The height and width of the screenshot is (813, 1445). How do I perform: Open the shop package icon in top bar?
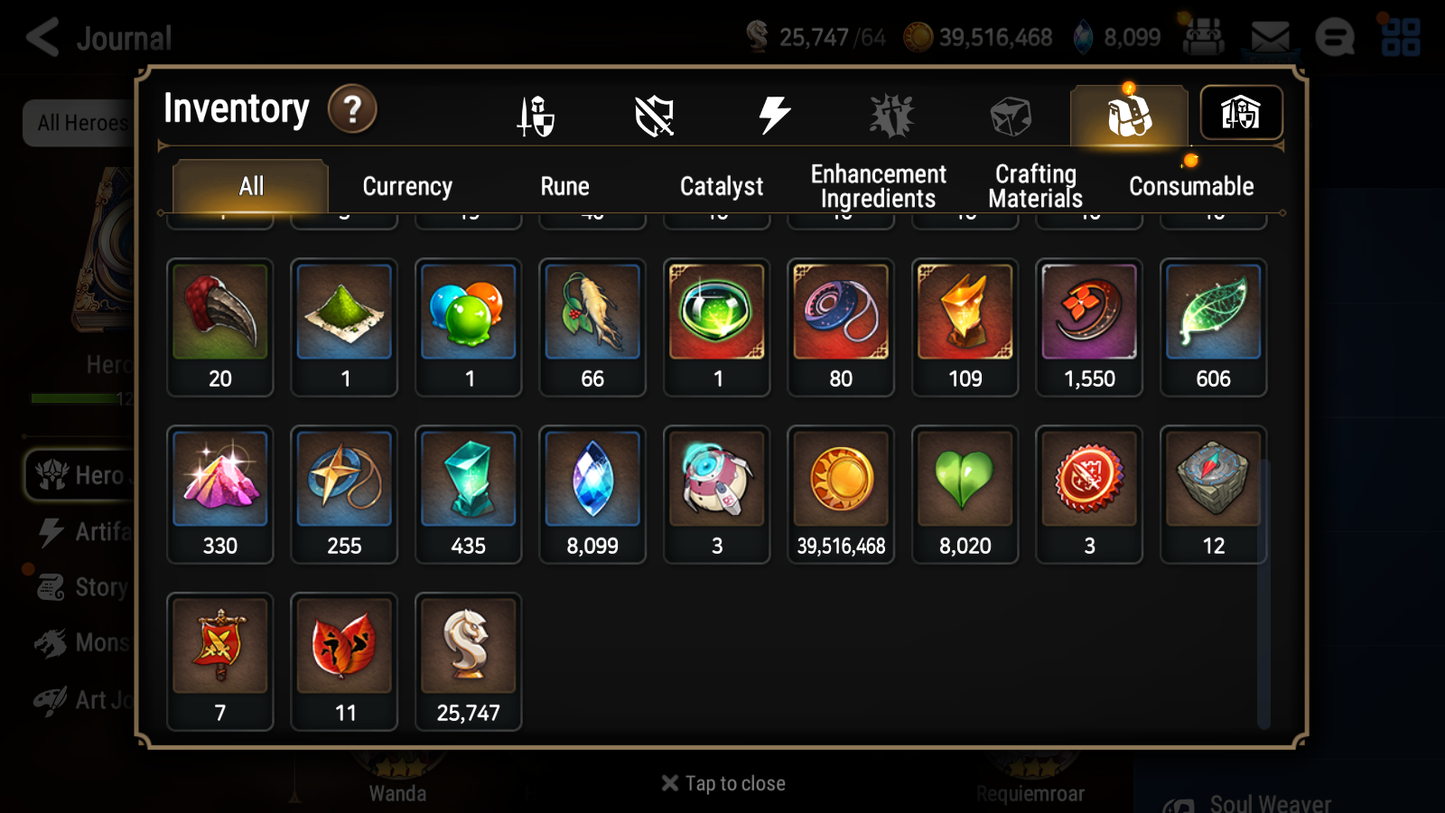coord(1203,37)
